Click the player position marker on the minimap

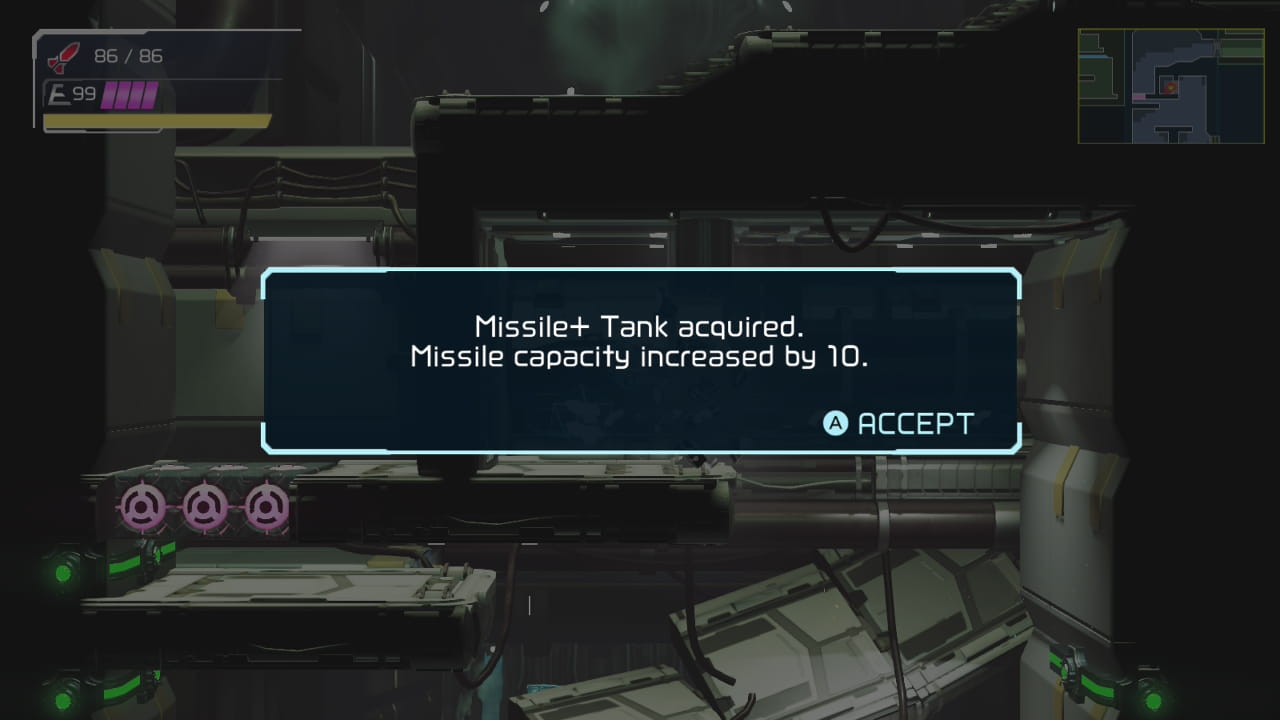[x=1170, y=87]
